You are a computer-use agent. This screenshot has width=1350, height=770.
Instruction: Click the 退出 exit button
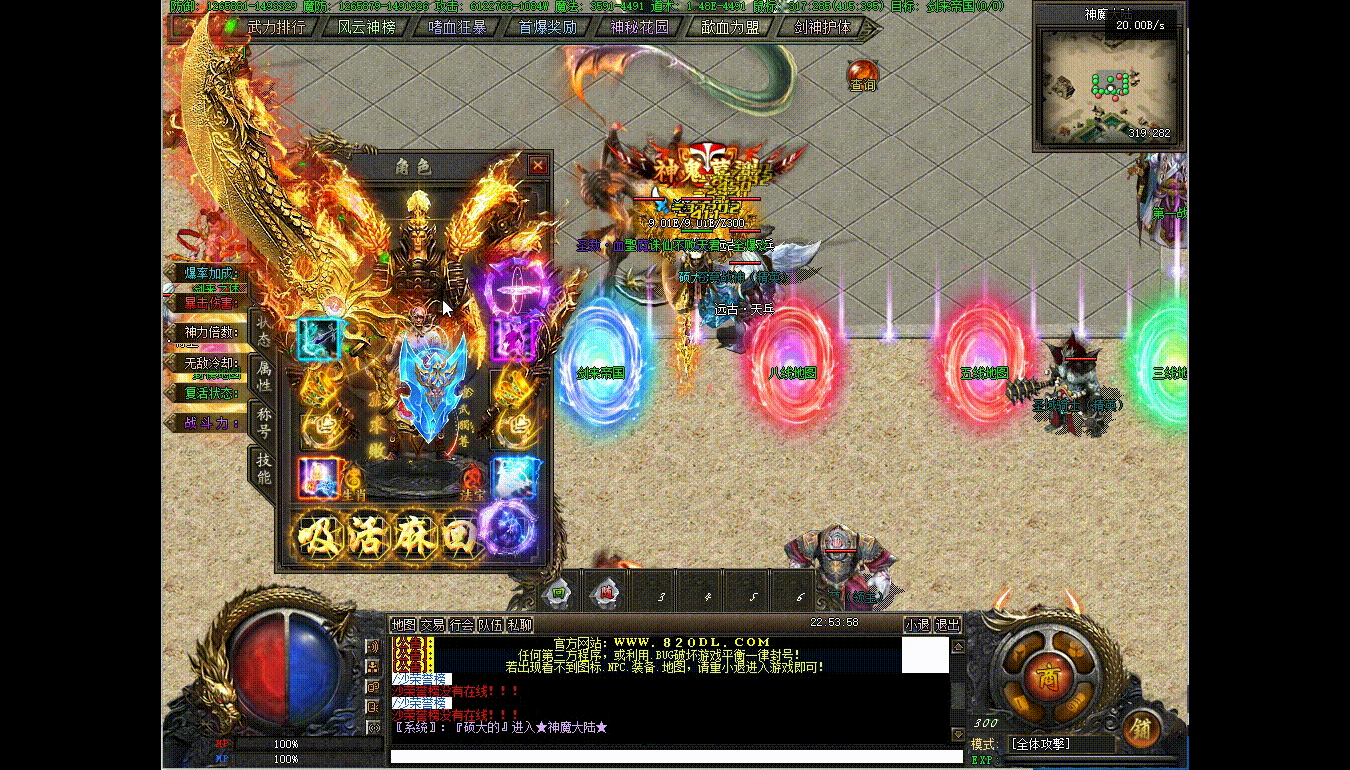point(947,625)
